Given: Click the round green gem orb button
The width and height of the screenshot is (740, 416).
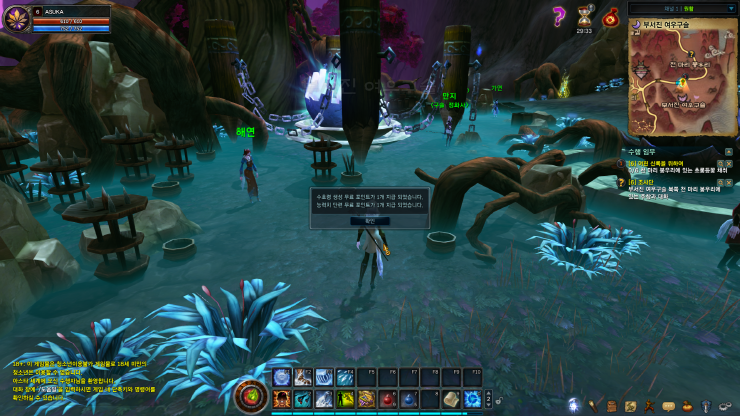Looking at the screenshot, I should click(x=250, y=397).
